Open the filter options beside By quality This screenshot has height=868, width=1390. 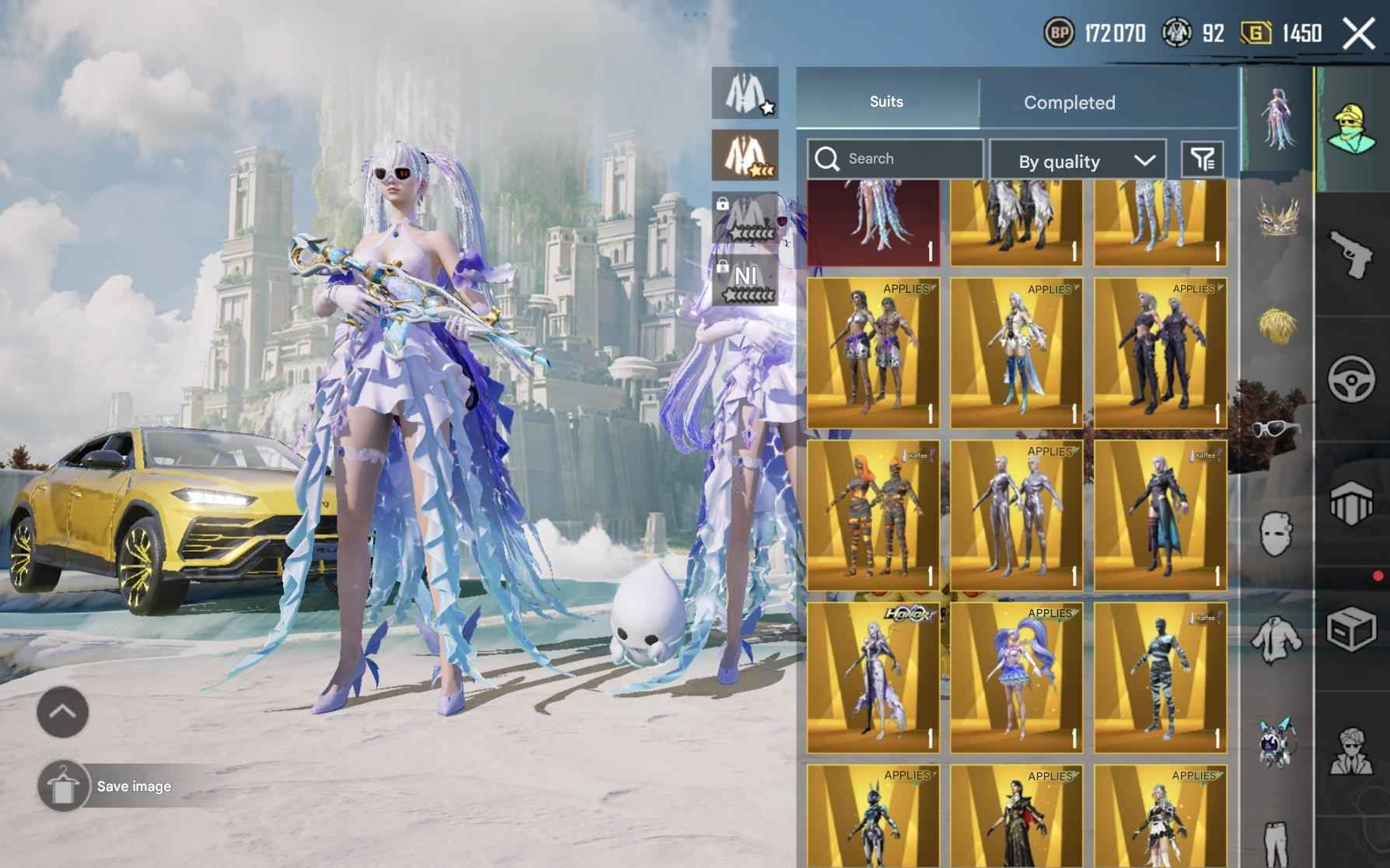tap(1203, 158)
